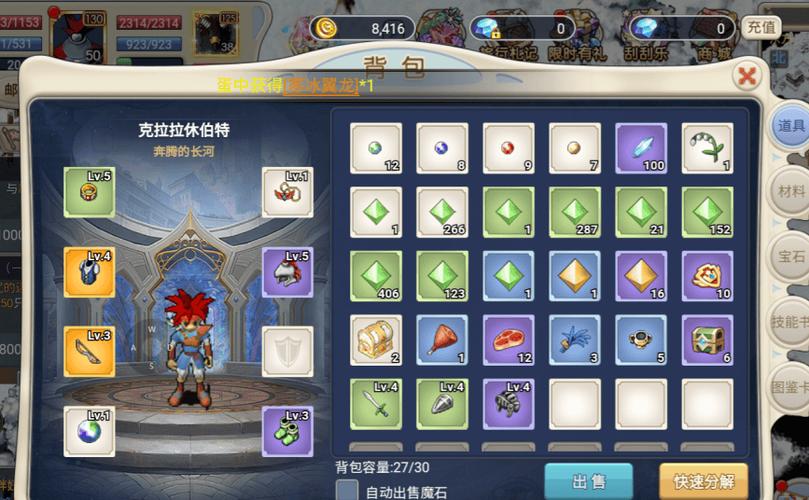809x500 pixels.
Task: Select the equipped Lv.5 ring slot
Action: (89, 192)
